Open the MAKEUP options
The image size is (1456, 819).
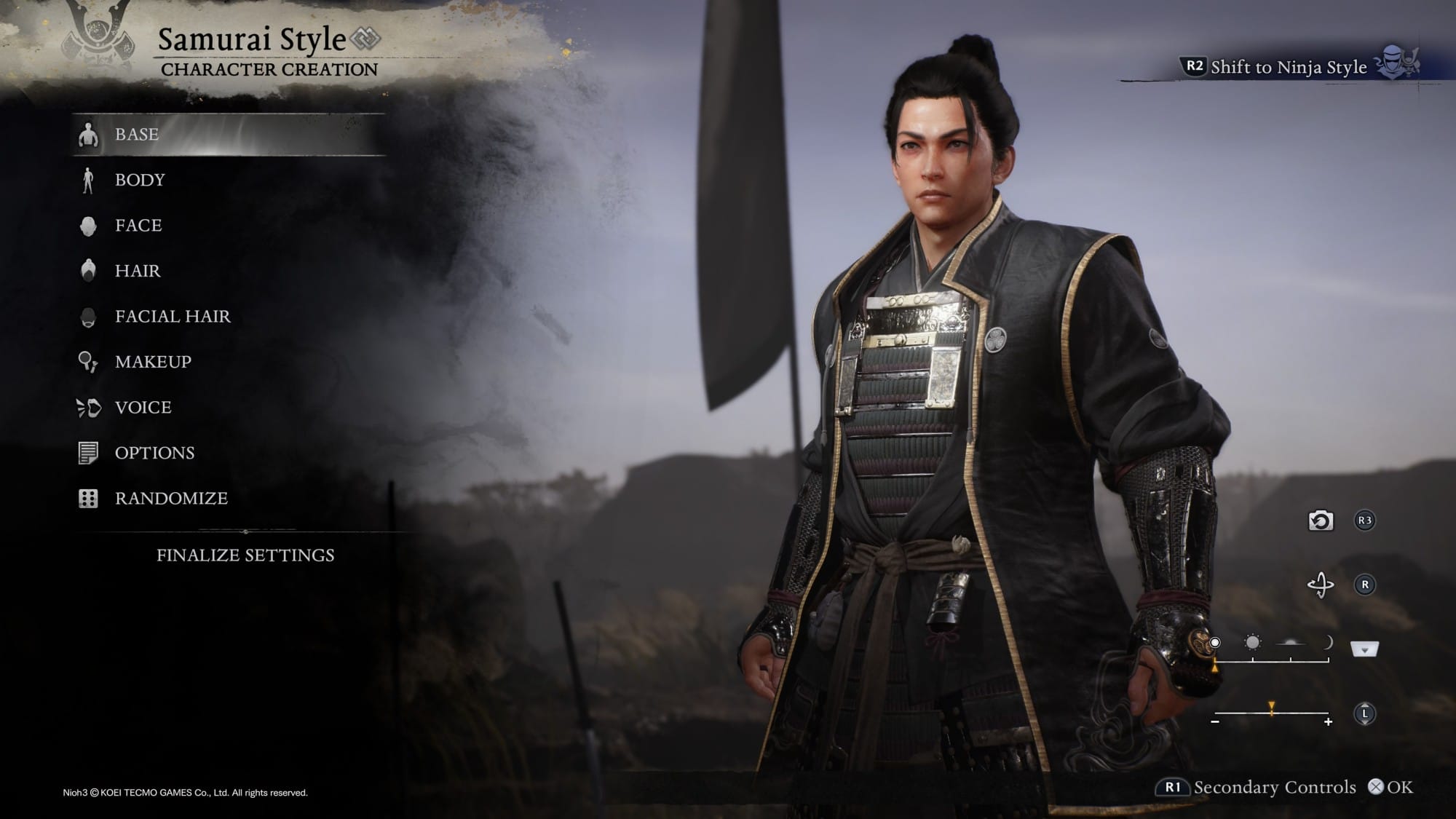tap(153, 362)
